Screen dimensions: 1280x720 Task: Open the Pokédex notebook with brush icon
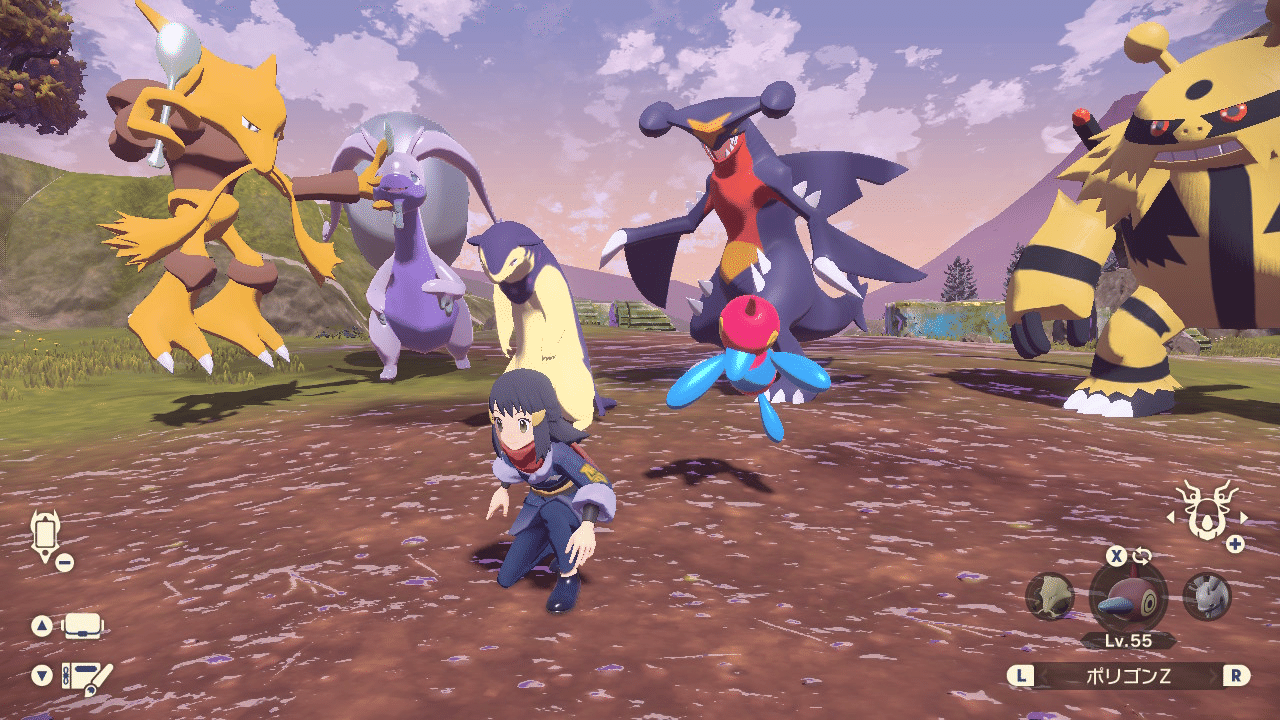pos(86,677)
